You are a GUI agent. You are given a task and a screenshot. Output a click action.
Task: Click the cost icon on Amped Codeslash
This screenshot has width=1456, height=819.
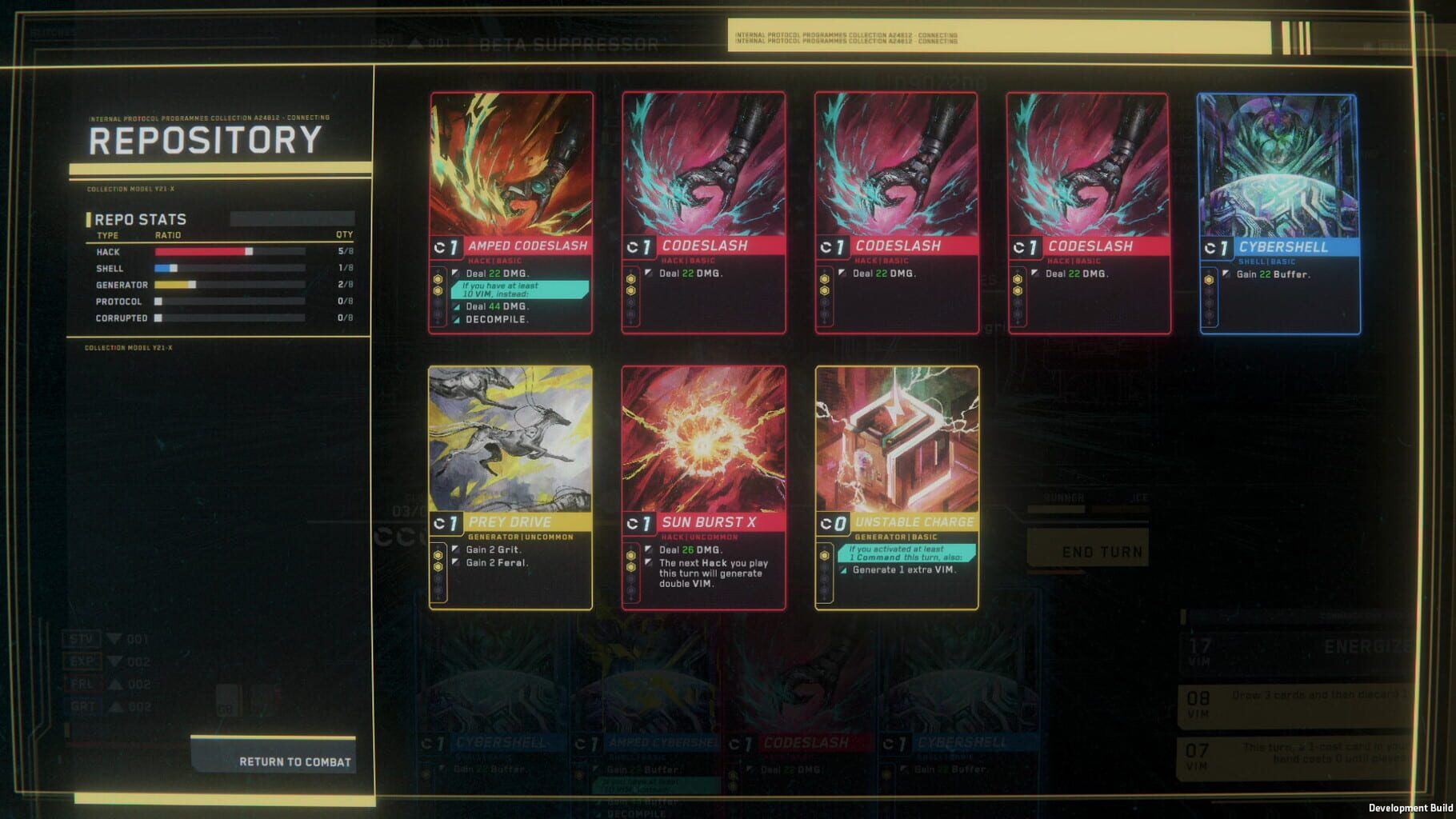(448, 246)
